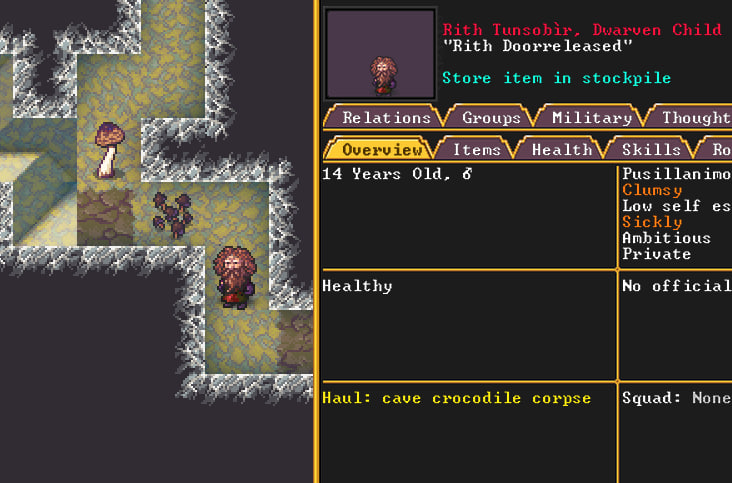Image resolution: width=732 pixels, height=483 pixels.
Task: Click Rith's dwarf portrait thumbnail
Action: (380, 55)
